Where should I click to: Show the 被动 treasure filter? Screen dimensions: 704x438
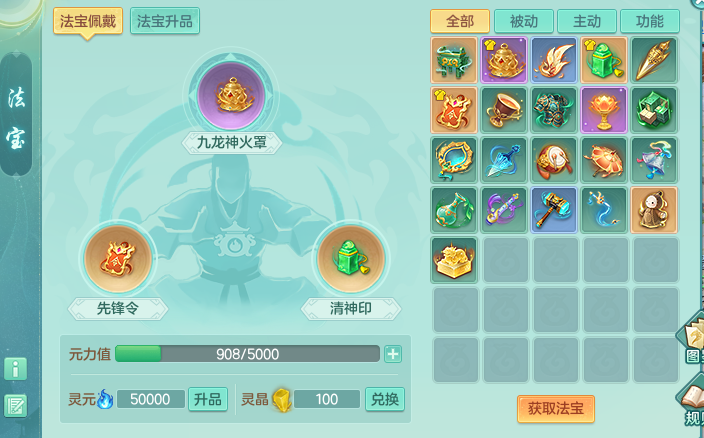pos(524,21)
